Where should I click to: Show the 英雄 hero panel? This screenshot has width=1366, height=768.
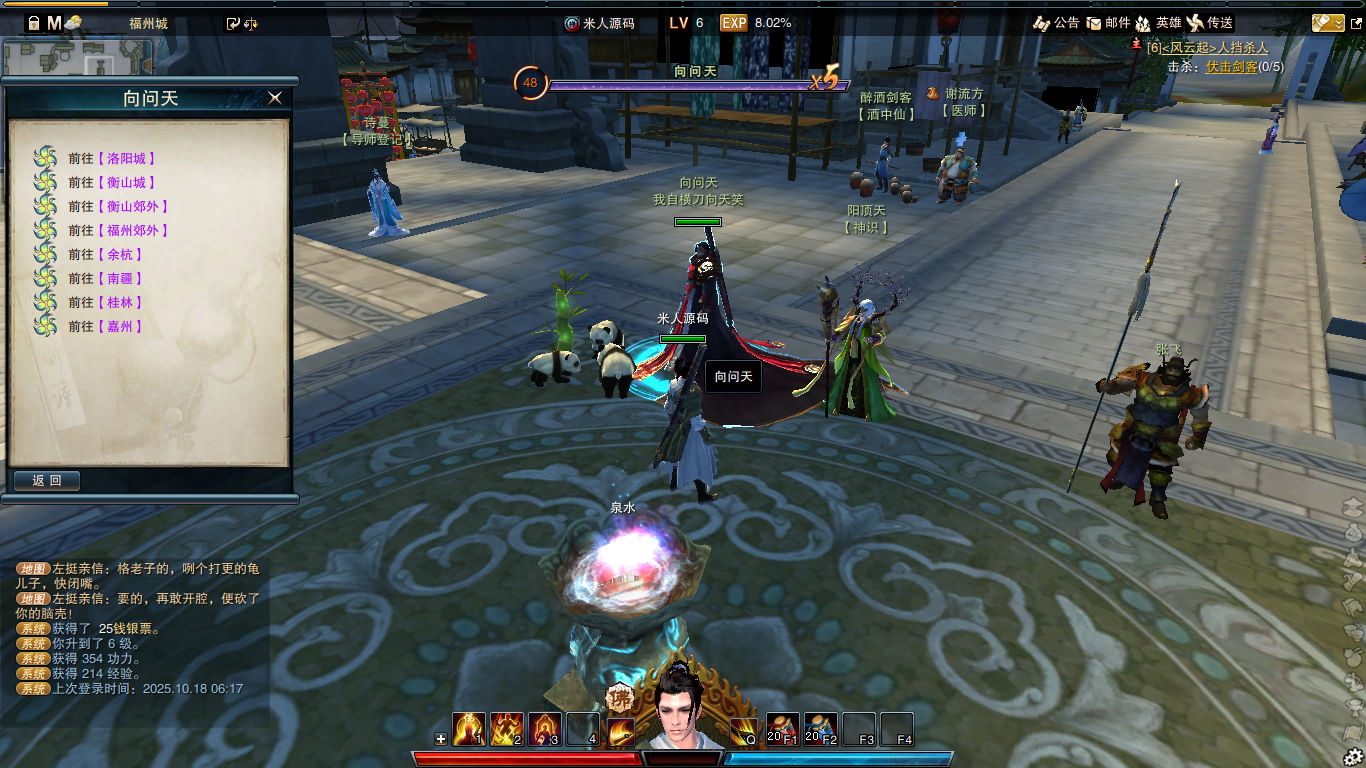1158,22
